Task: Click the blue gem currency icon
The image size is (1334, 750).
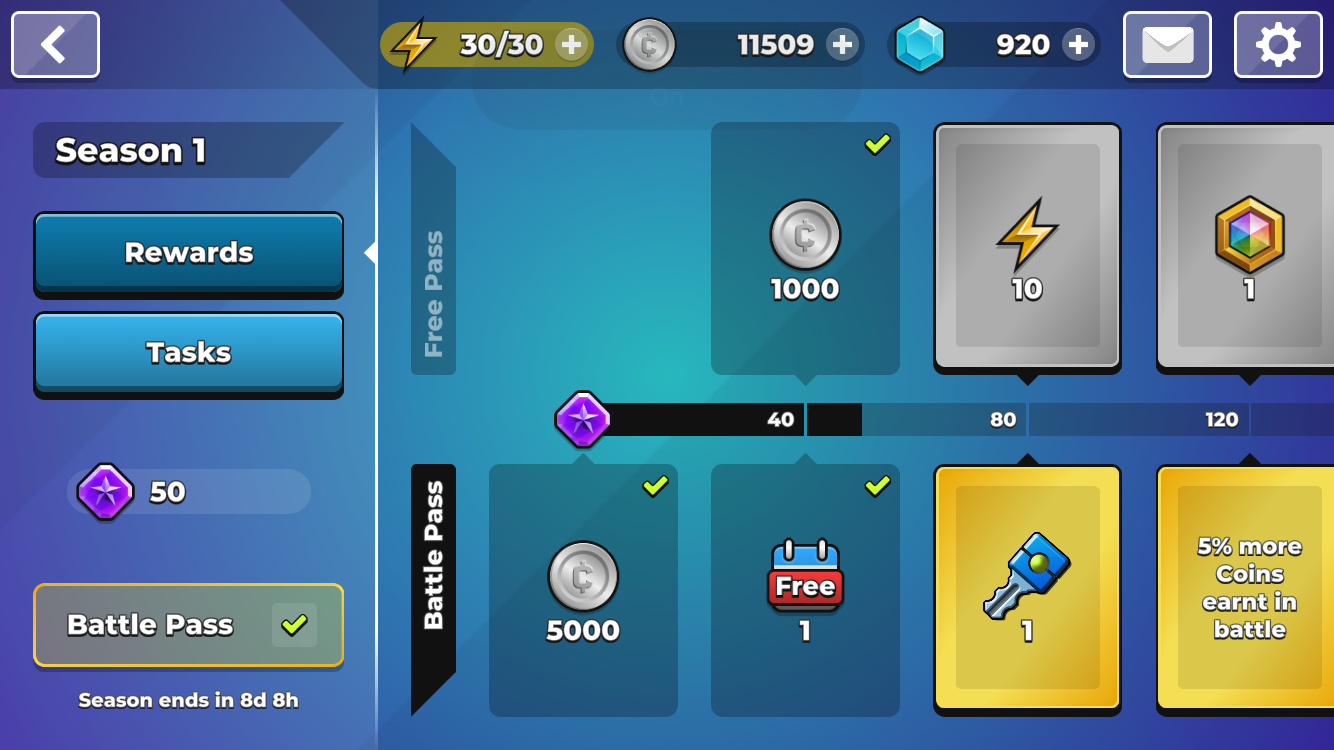Action: (922, 44)
